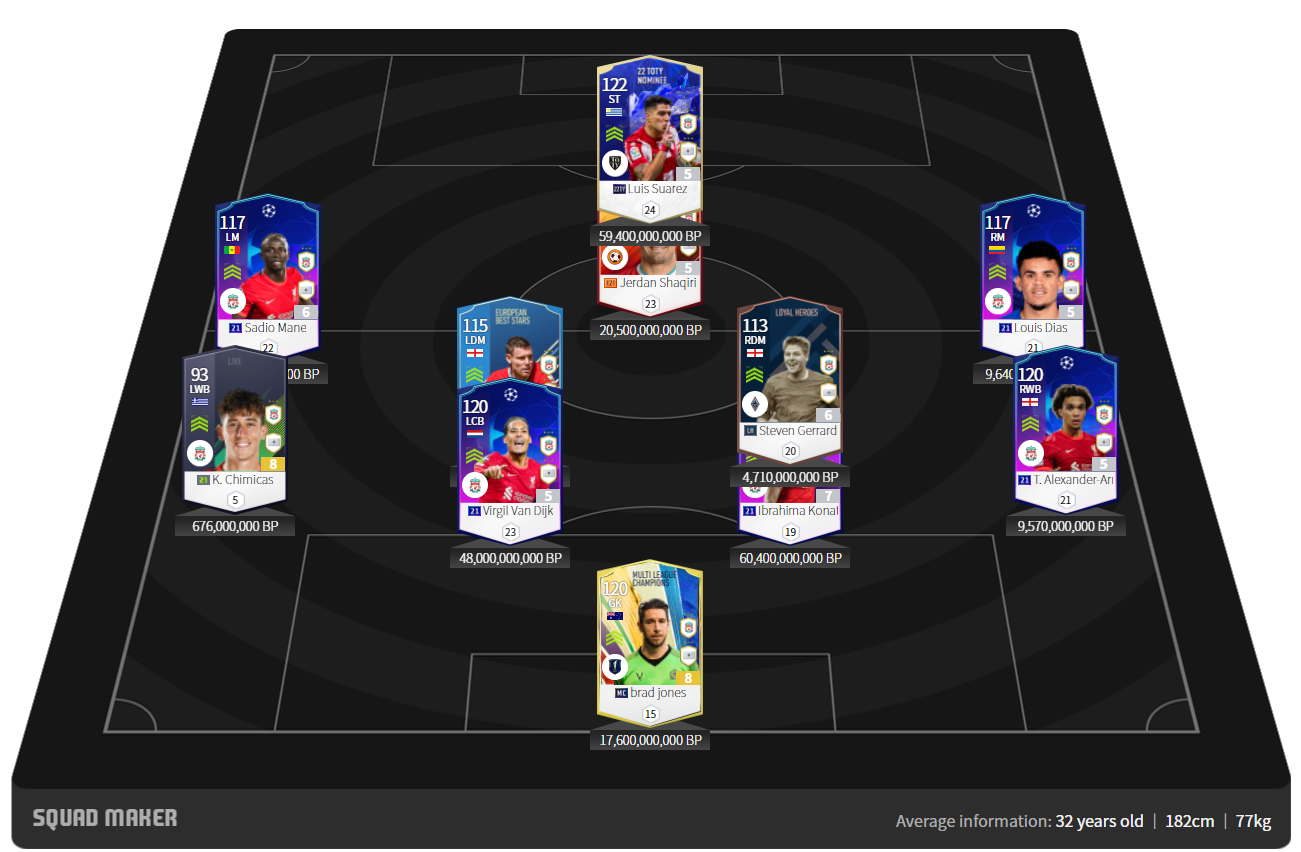Select the Ibrahima Konate card

coord(790,505)
